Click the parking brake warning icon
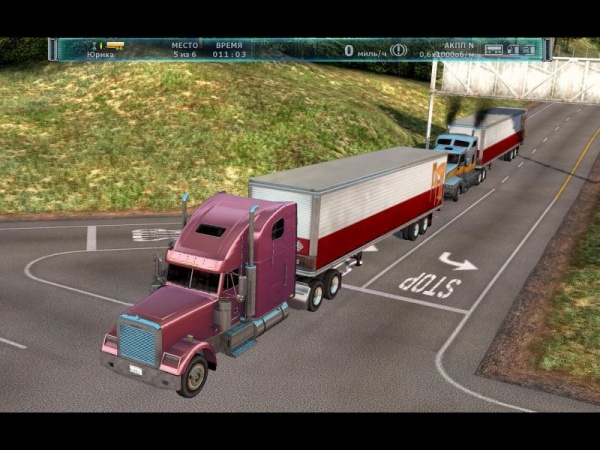This screenshot has height=450, width=600. point(398,49)
